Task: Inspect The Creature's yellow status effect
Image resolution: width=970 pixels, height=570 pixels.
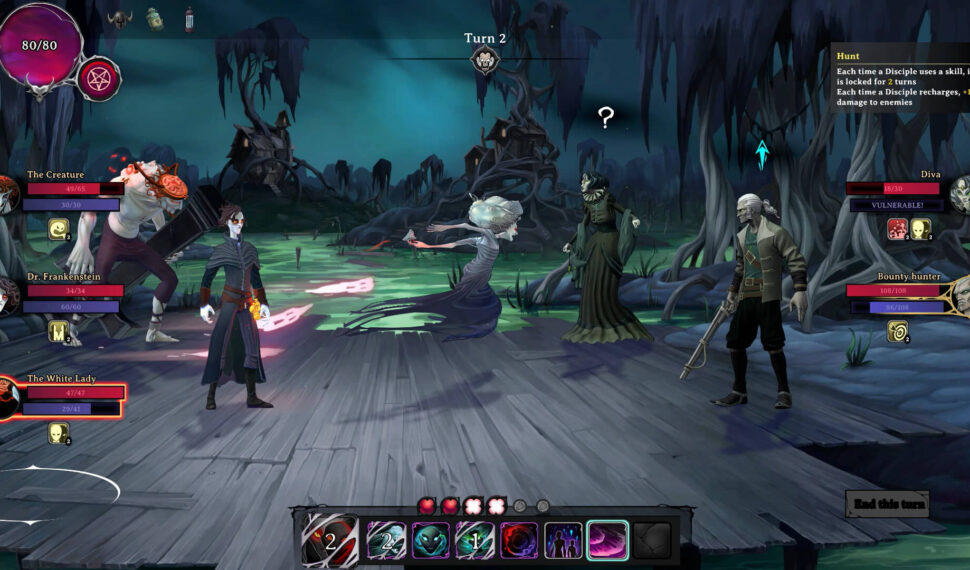Action: (x=59, y=229)
